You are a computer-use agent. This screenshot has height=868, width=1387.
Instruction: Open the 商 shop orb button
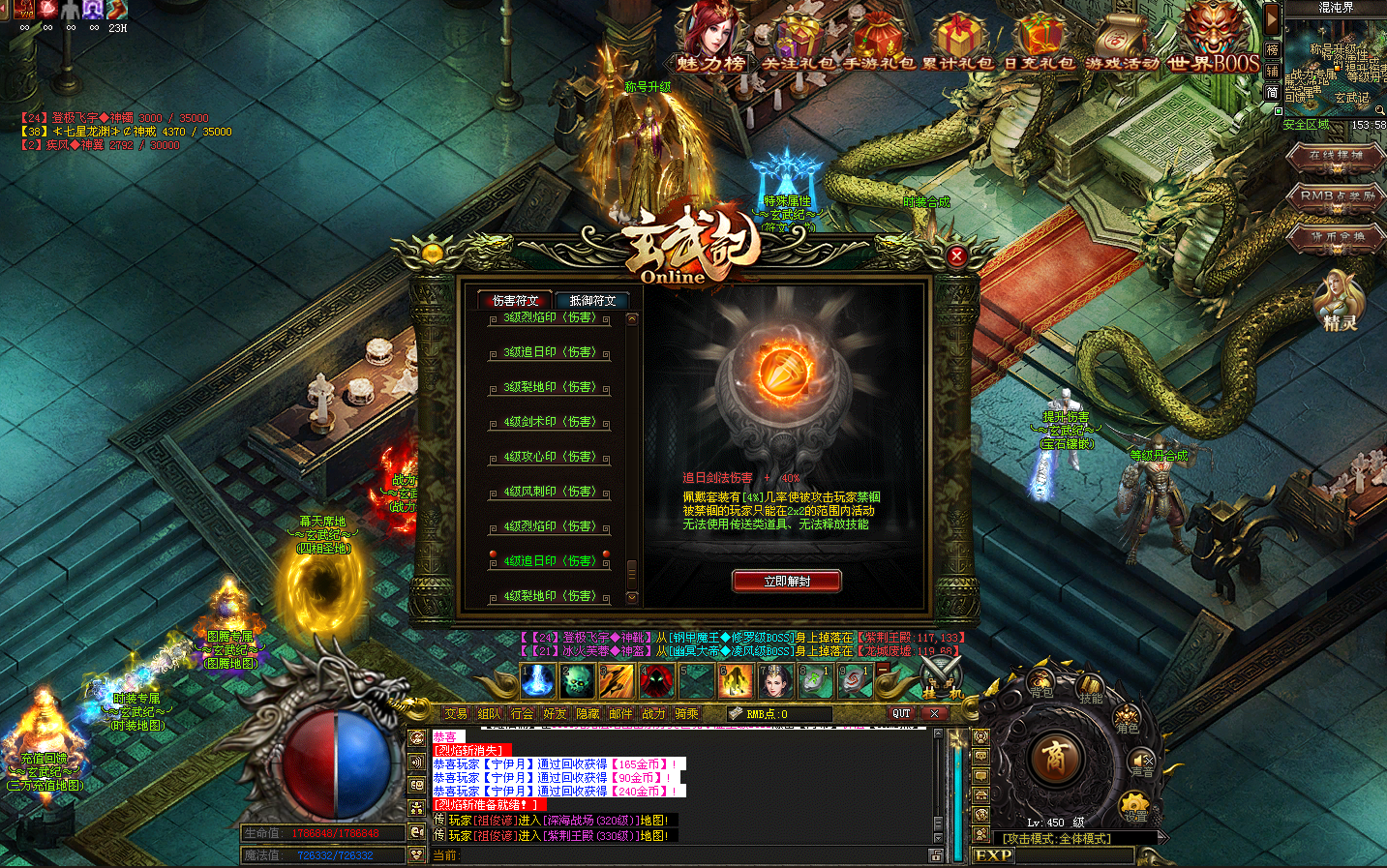(x=1054, y=757)
